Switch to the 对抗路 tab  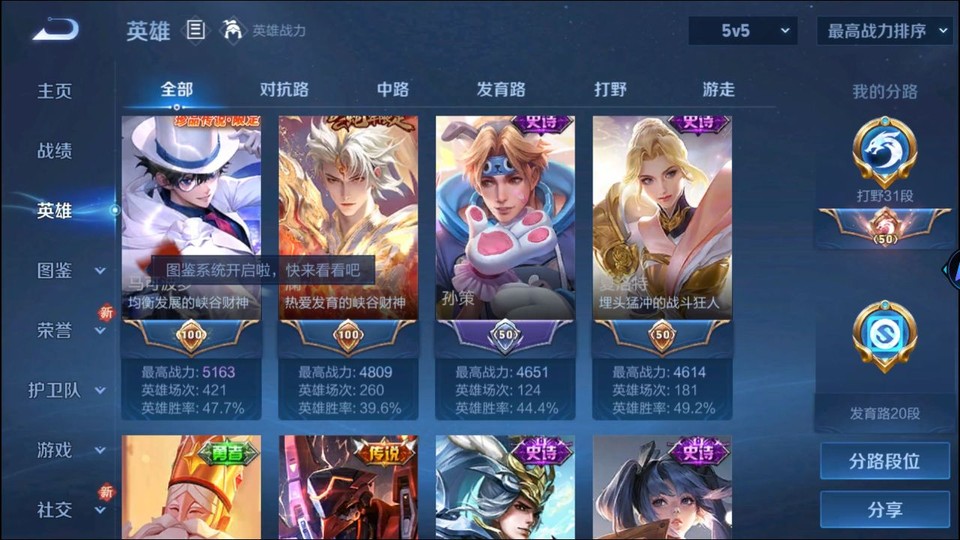tap(284, 89)
